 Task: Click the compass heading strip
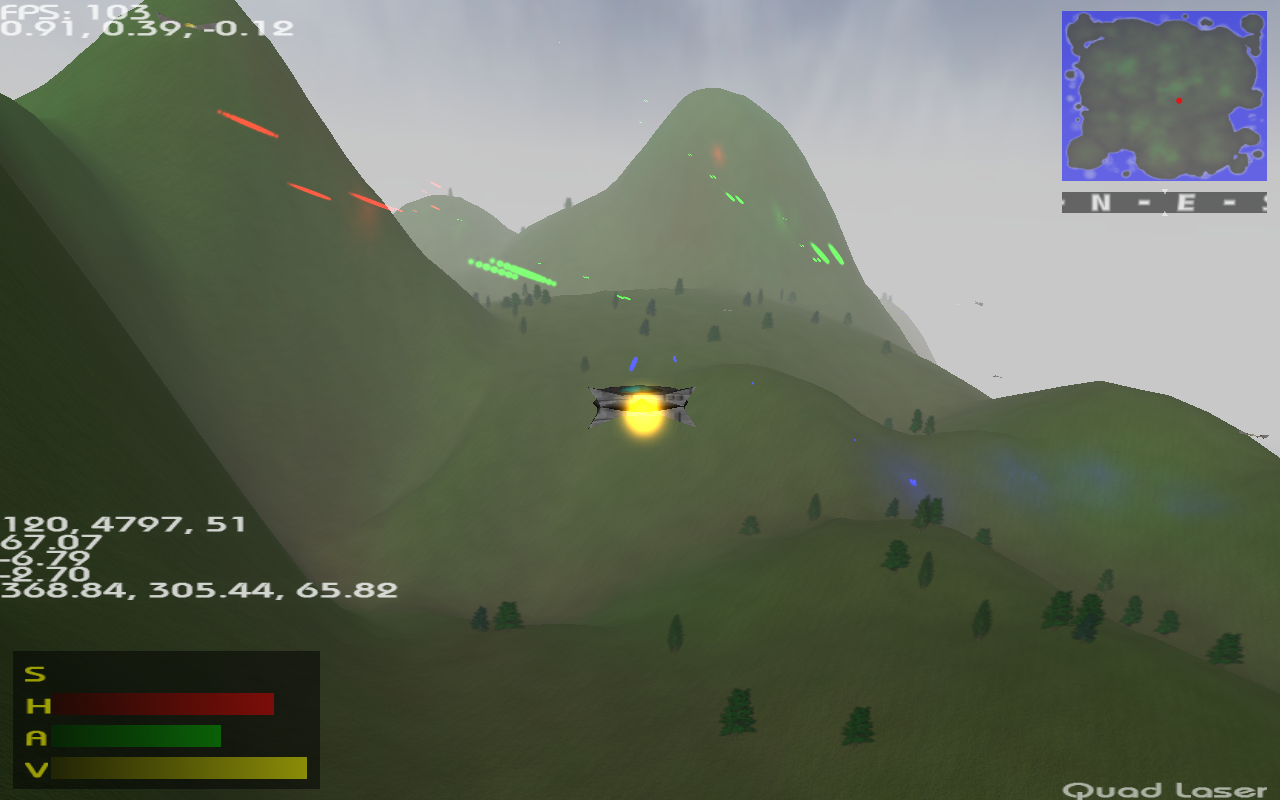(x=1164, y=203)
